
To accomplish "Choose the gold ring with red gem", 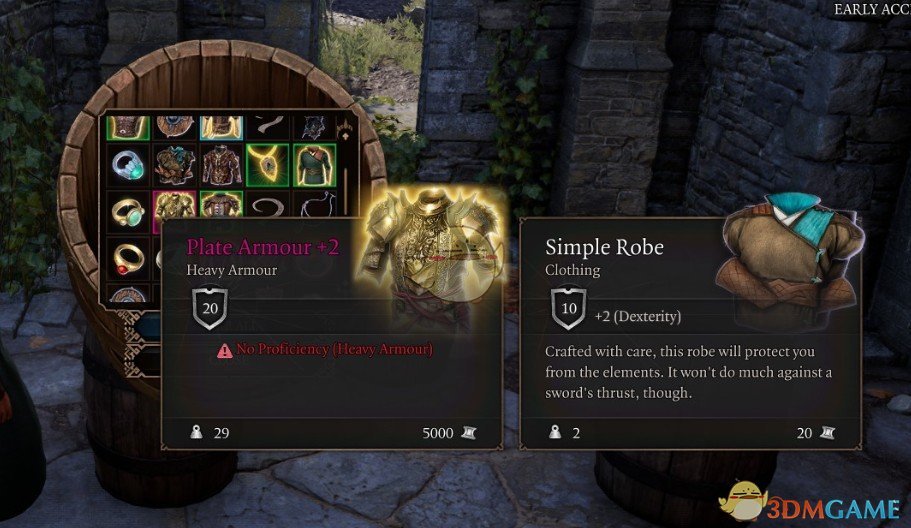I will click(127, 255).
